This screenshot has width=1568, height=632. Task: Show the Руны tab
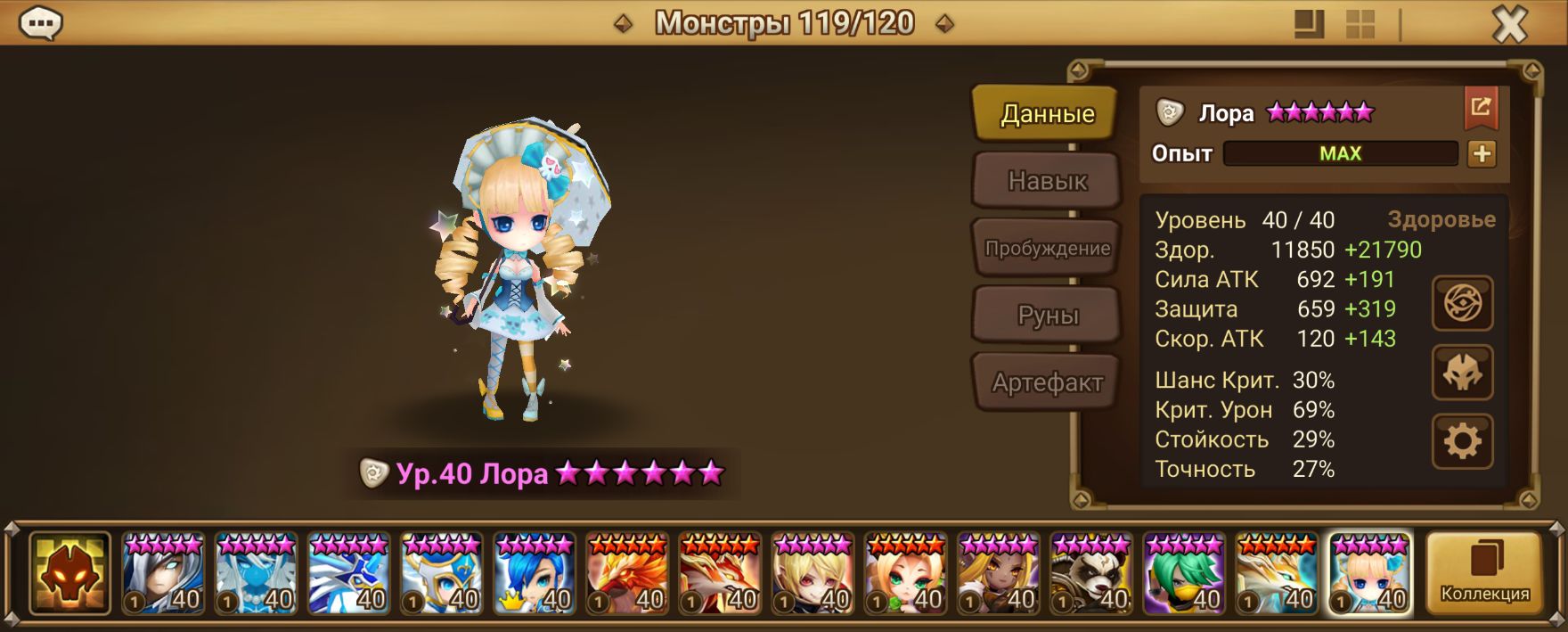1046,316
